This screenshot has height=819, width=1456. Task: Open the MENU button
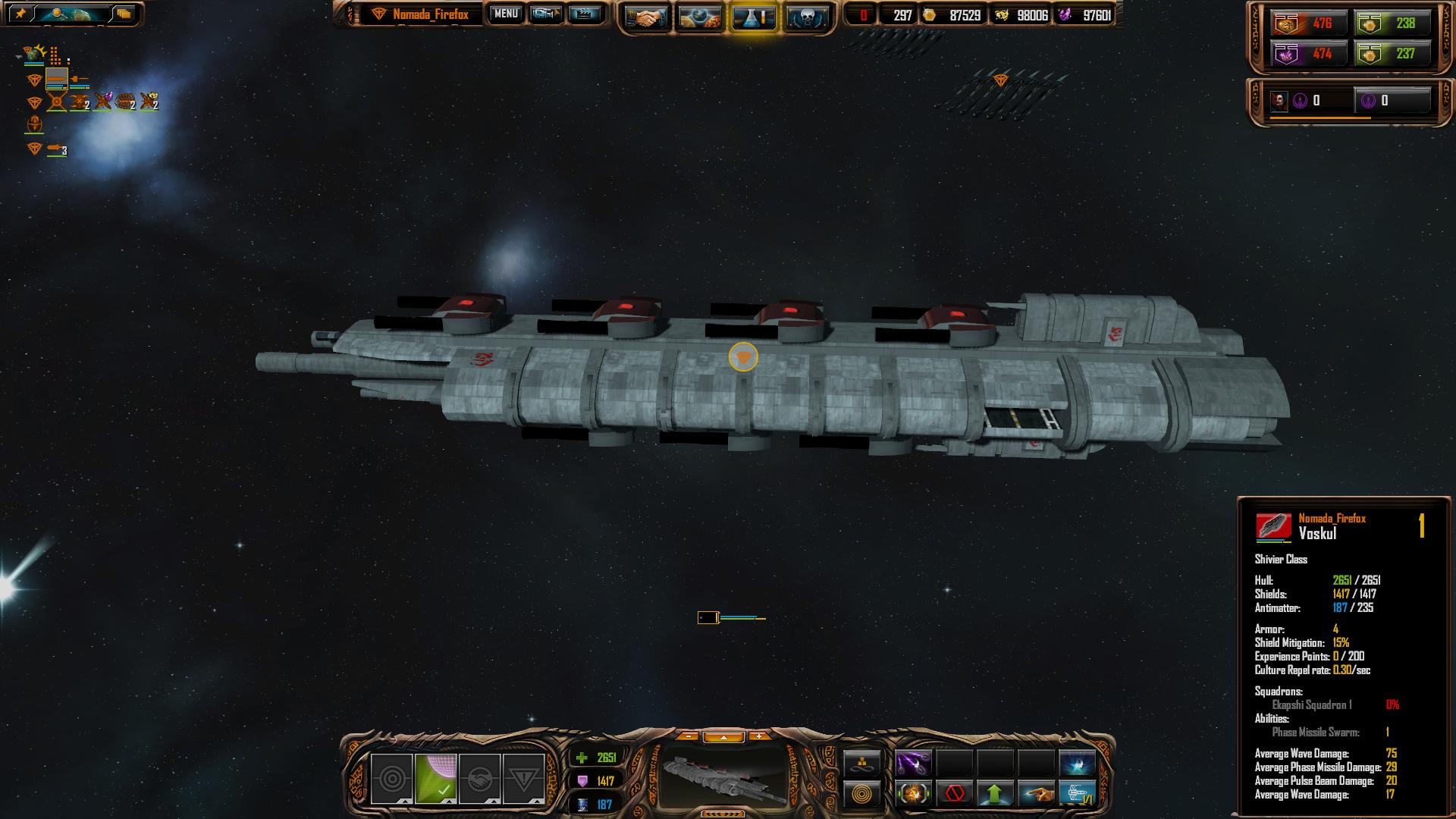coord(506,14)
